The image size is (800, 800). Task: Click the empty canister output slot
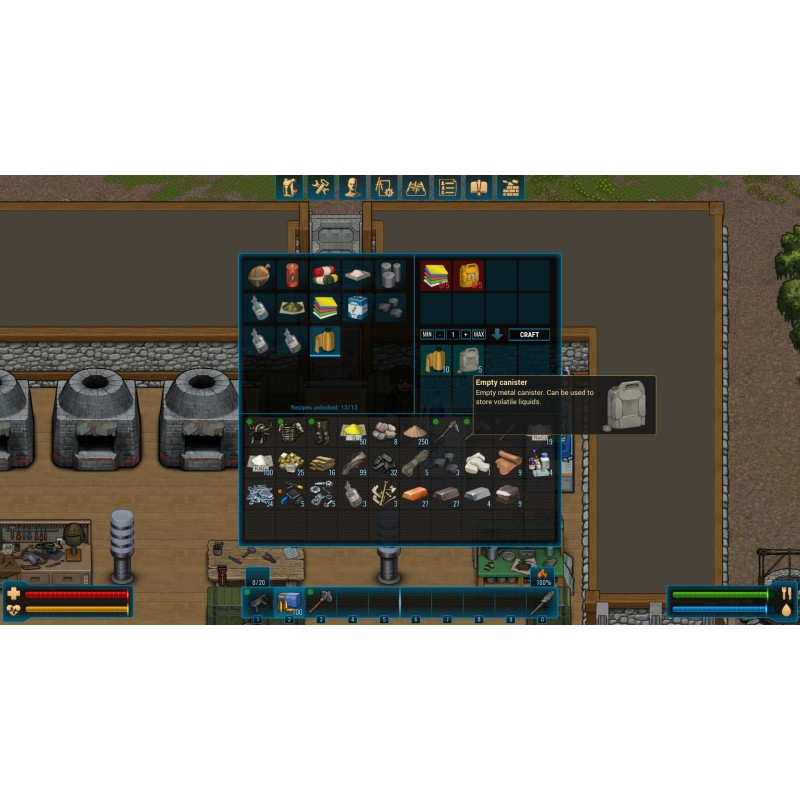(468, 360)
